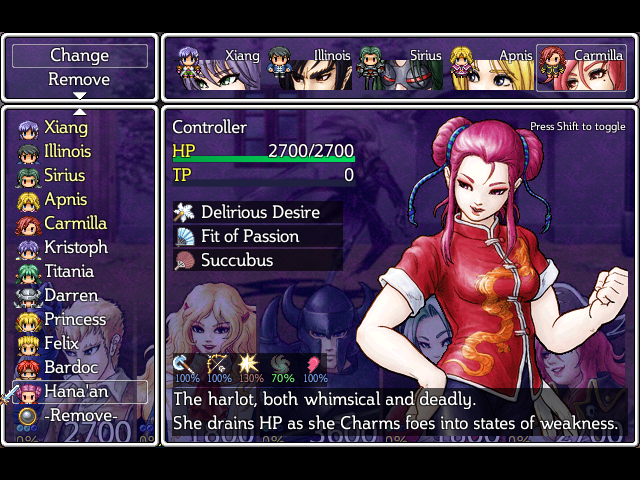This screenshot has width=640, height=480.
Task: Click the Fit of Passion skill
Action: point(249,236)
